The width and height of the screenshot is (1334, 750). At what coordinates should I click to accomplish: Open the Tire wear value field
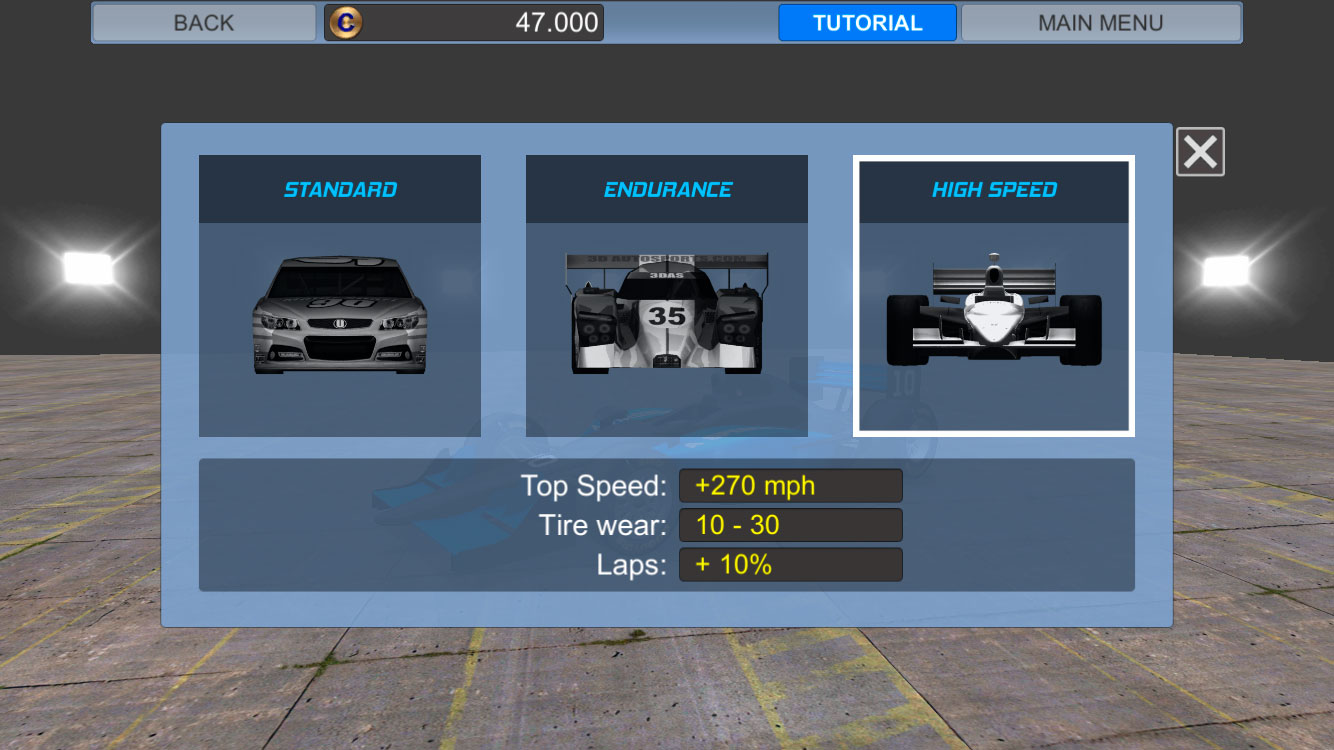pos(790,524)
